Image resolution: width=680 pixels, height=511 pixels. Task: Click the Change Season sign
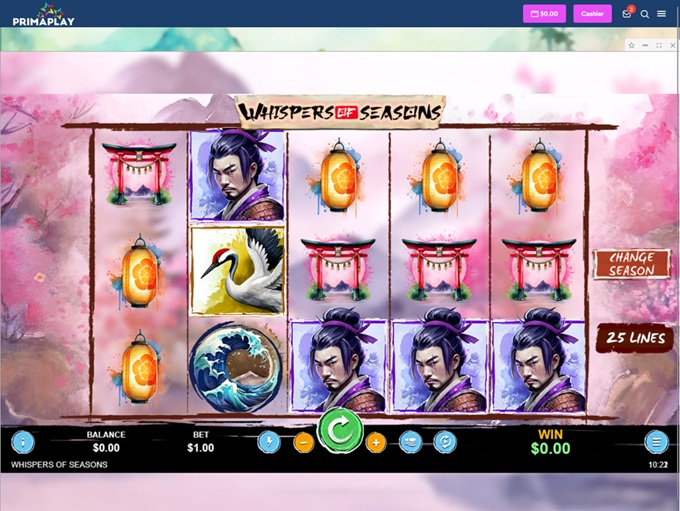coord(632,264)
